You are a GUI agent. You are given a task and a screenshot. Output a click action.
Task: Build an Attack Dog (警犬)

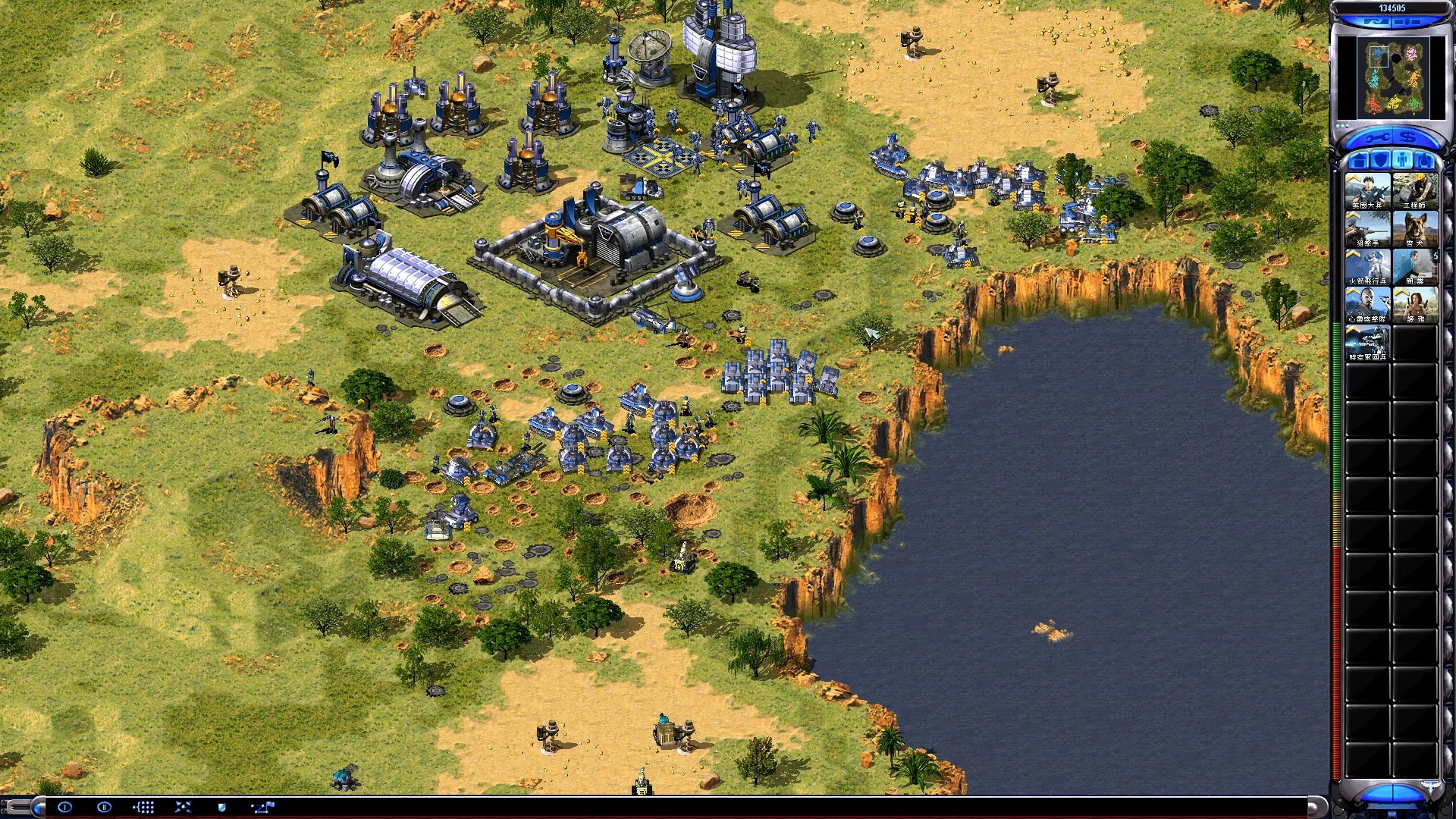point(1415,229)
